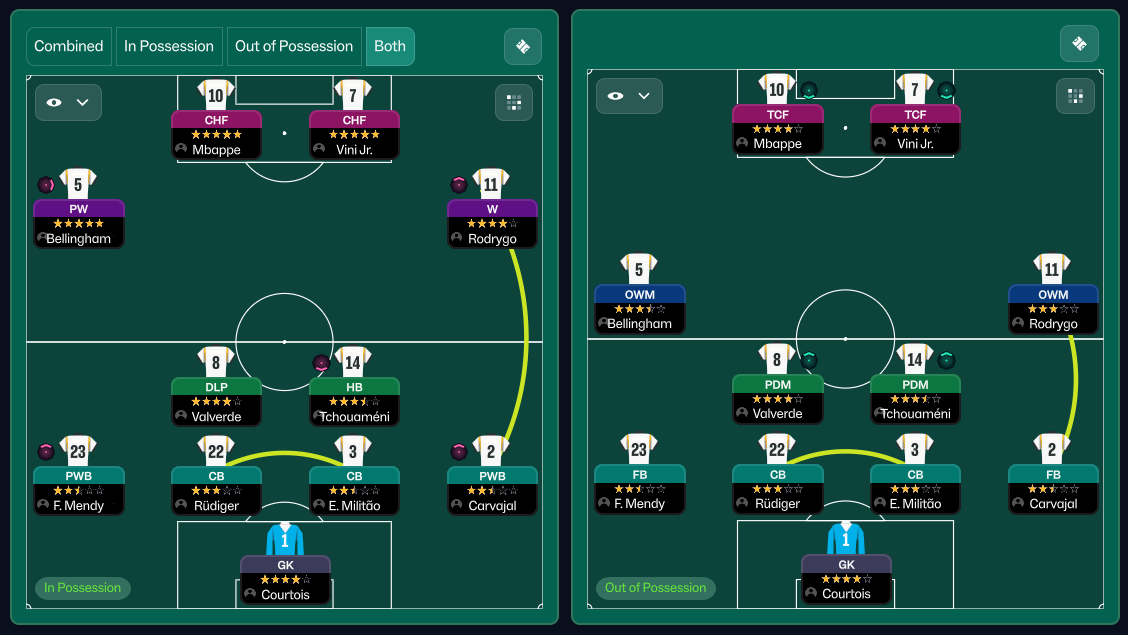Open the Out of Possession tab
This screenshot has width=1128, height=635.
294,46
